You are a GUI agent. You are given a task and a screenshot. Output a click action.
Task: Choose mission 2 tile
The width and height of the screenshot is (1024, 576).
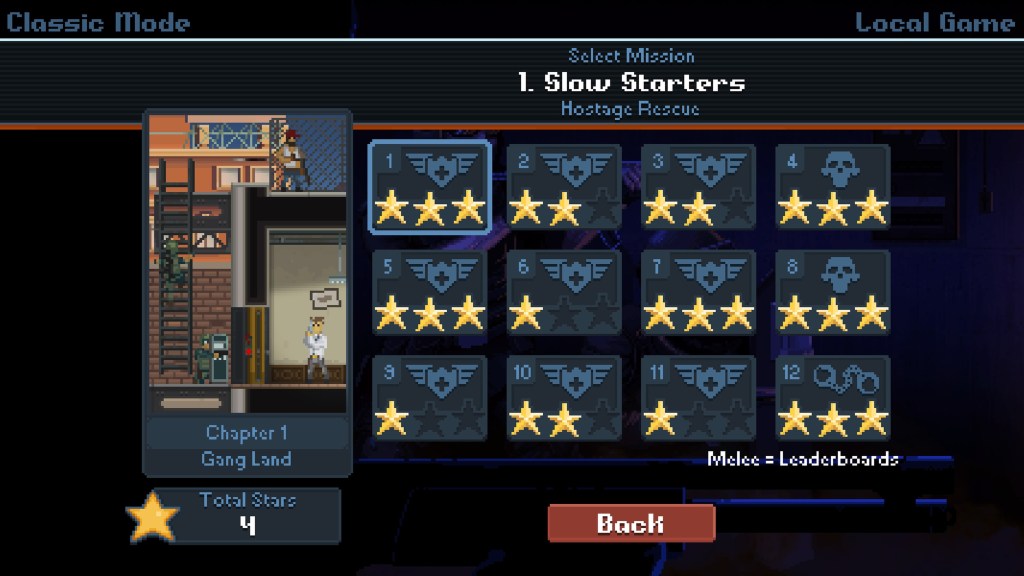point(564,187)
